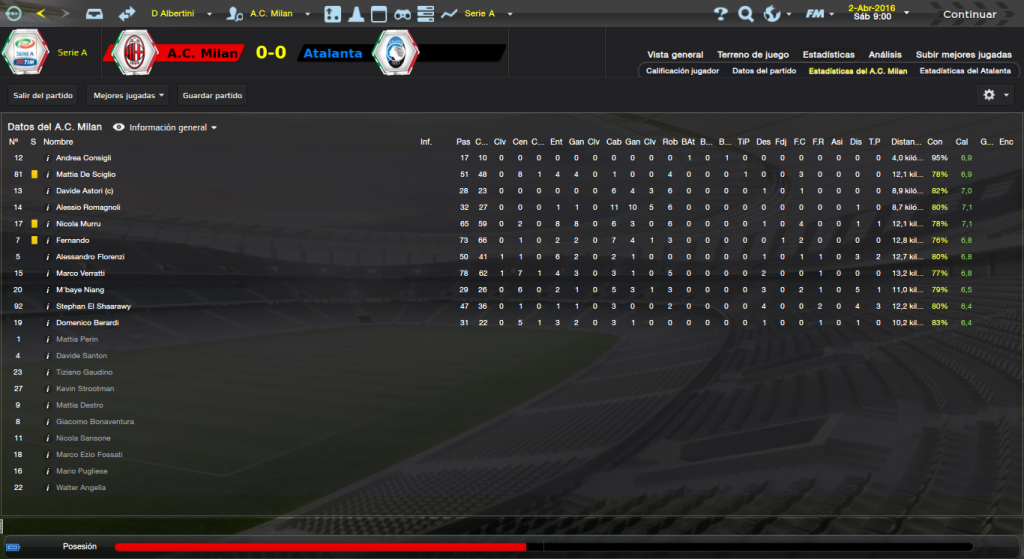Save the match with Guardar partido
This screenshot has width=1024, height=559.
pyautogui.click(x=212, y=95)
